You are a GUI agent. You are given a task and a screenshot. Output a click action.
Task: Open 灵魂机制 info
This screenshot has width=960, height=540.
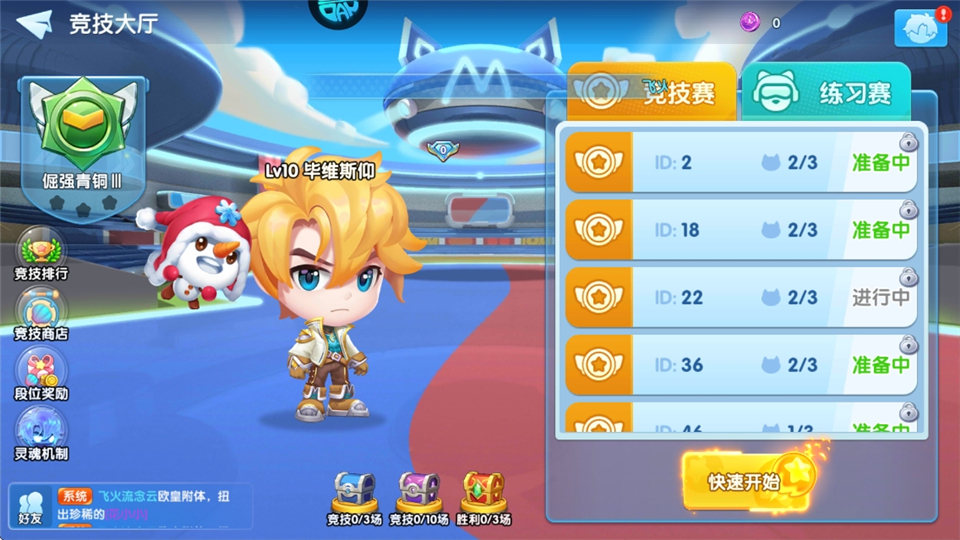tap(41, 434)
